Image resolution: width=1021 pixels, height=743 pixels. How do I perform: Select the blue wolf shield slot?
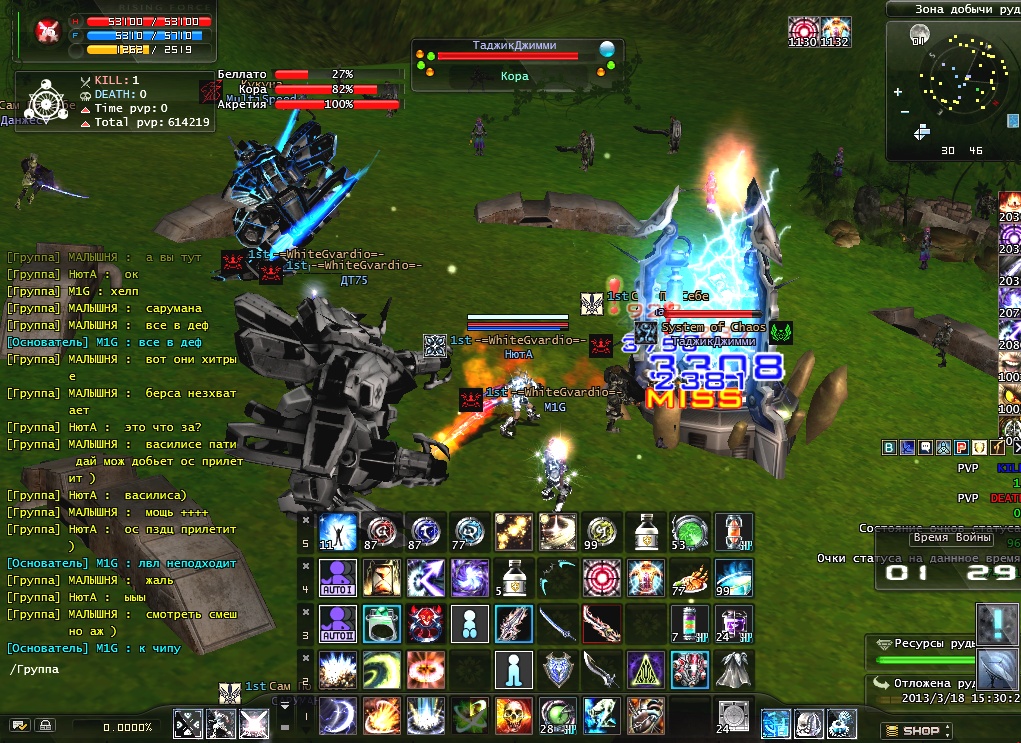(556, 669)
